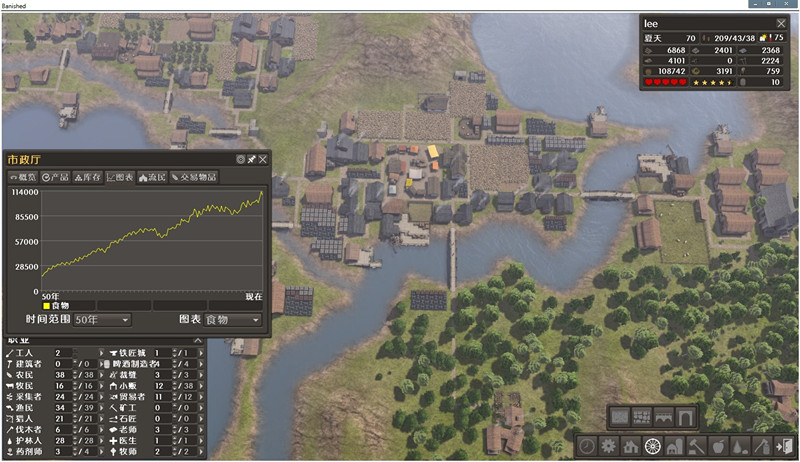Open the barn and silo storage category
Image resolution: width=800 pixels, height=462 pixels.
(677, 446)
